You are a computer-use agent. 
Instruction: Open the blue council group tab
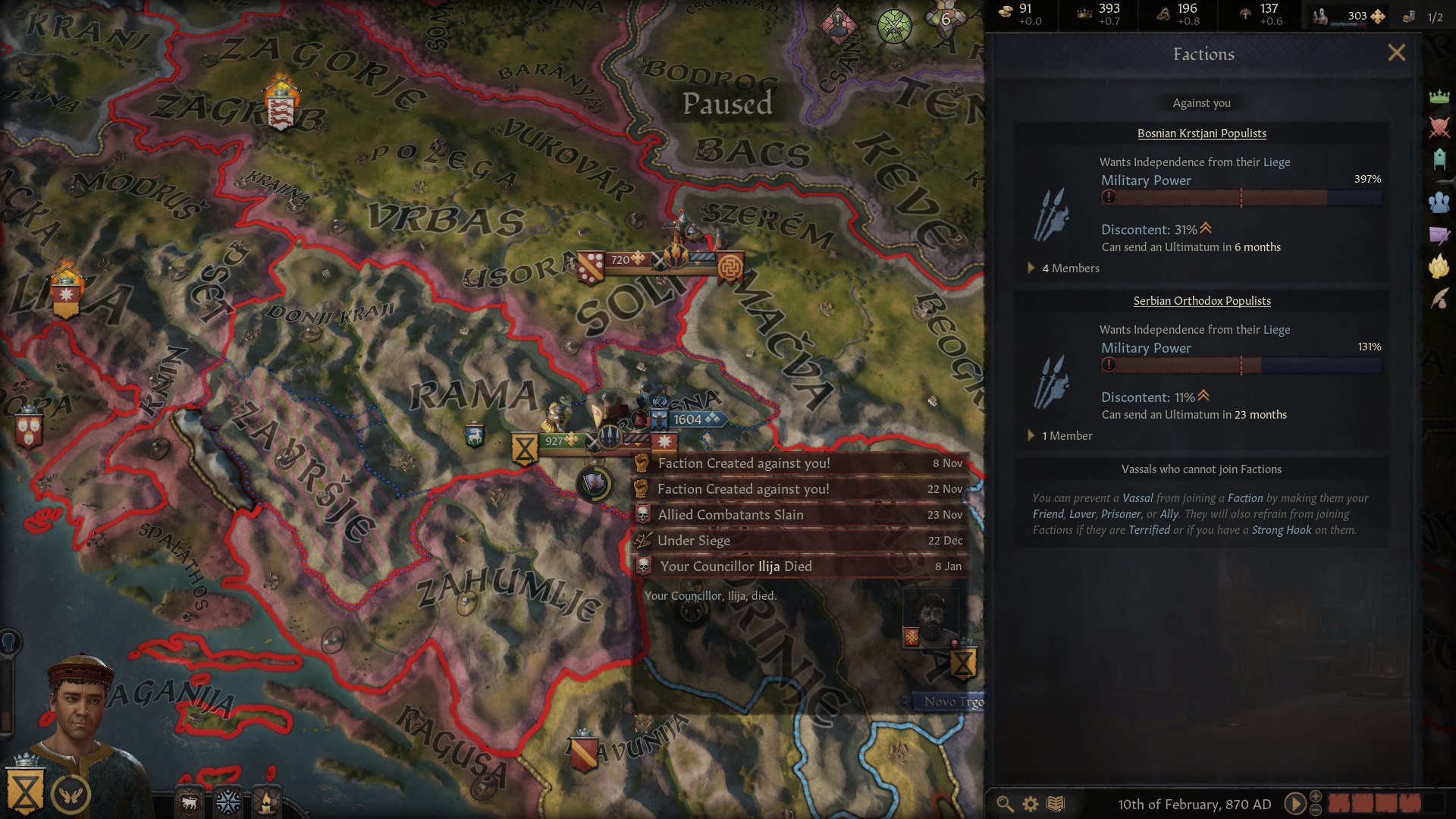click(x=1439, y=202)
